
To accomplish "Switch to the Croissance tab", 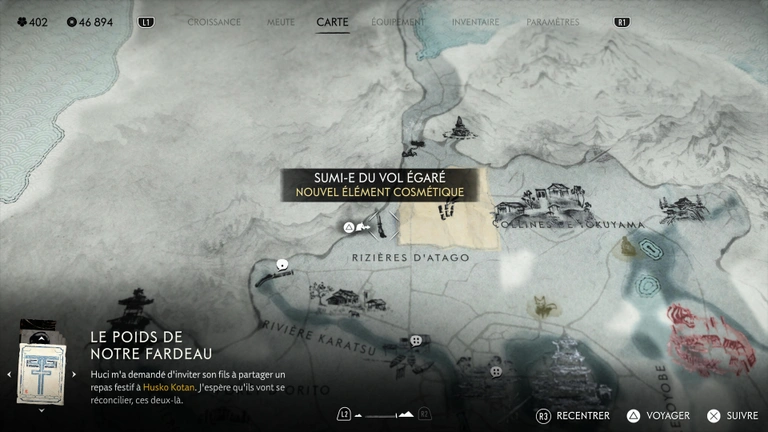I will click(x=214, y=22).
